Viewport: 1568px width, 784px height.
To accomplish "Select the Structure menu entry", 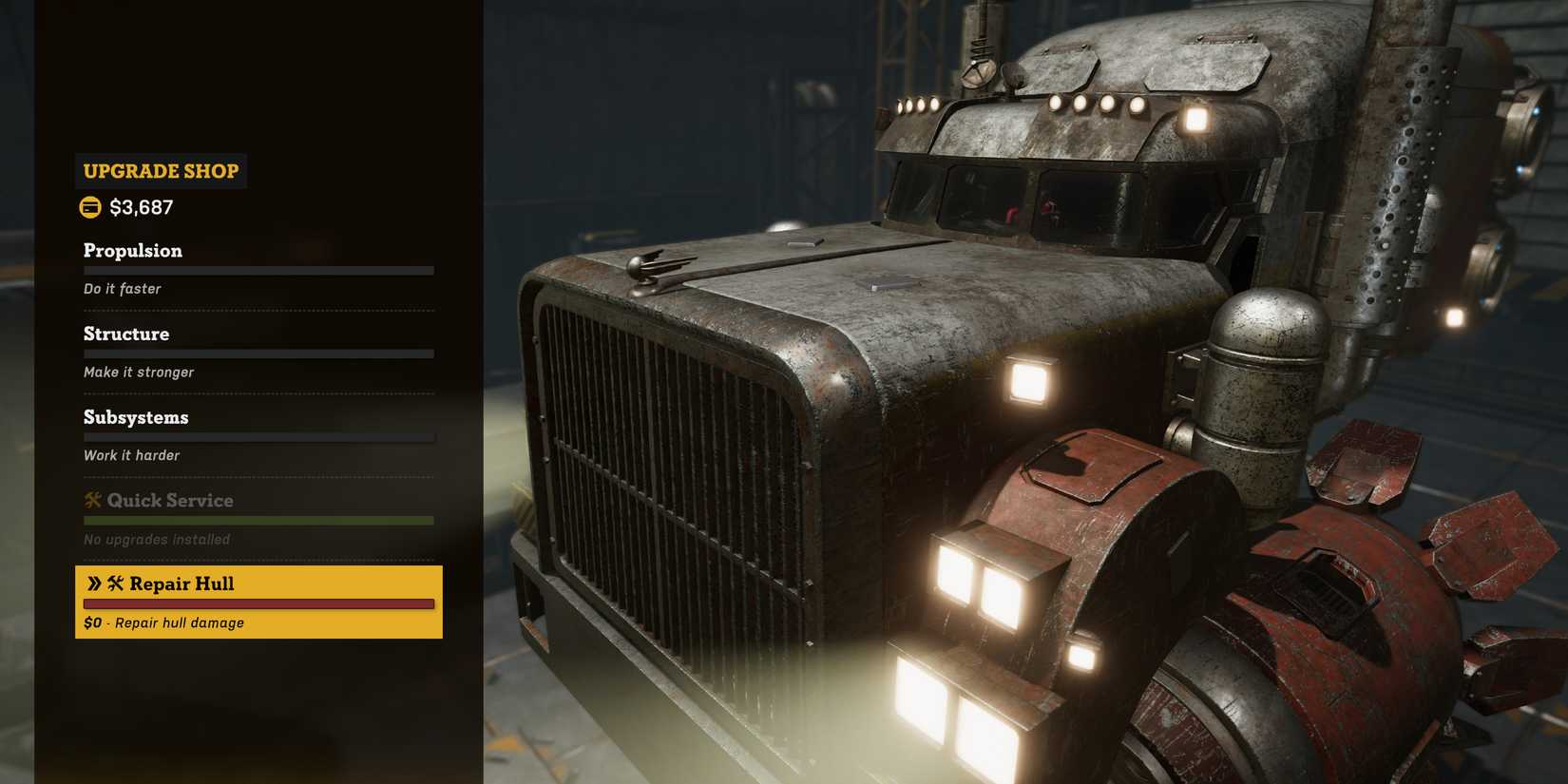I will point(126,334).
